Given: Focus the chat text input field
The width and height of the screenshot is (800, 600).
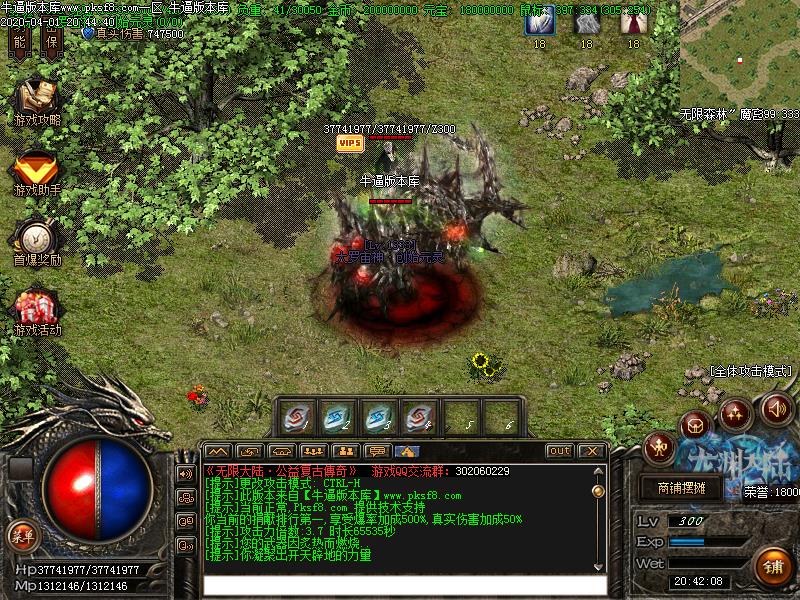Looking at the screenshot, I should point(405,585).
